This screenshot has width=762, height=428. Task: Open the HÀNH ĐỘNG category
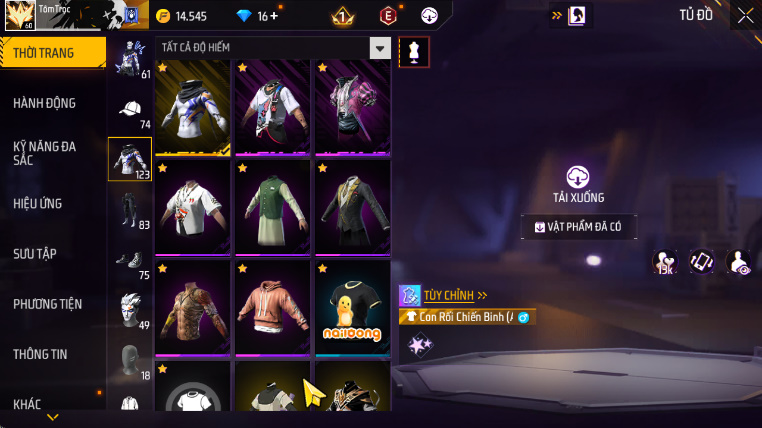click(45, 103)
